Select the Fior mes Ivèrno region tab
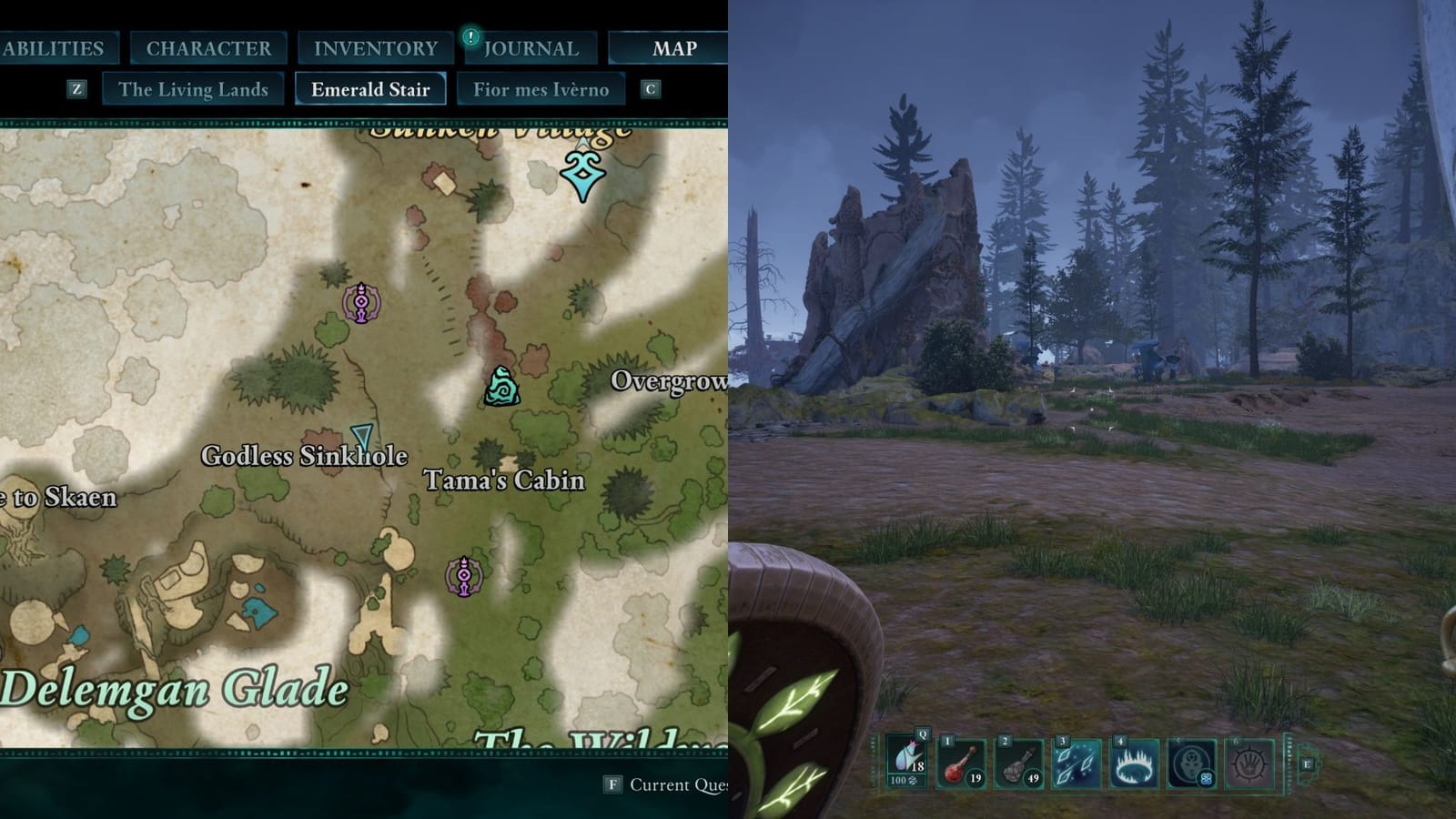The height and width of the screenshot is (819, 1456). [x=541, y=89]
